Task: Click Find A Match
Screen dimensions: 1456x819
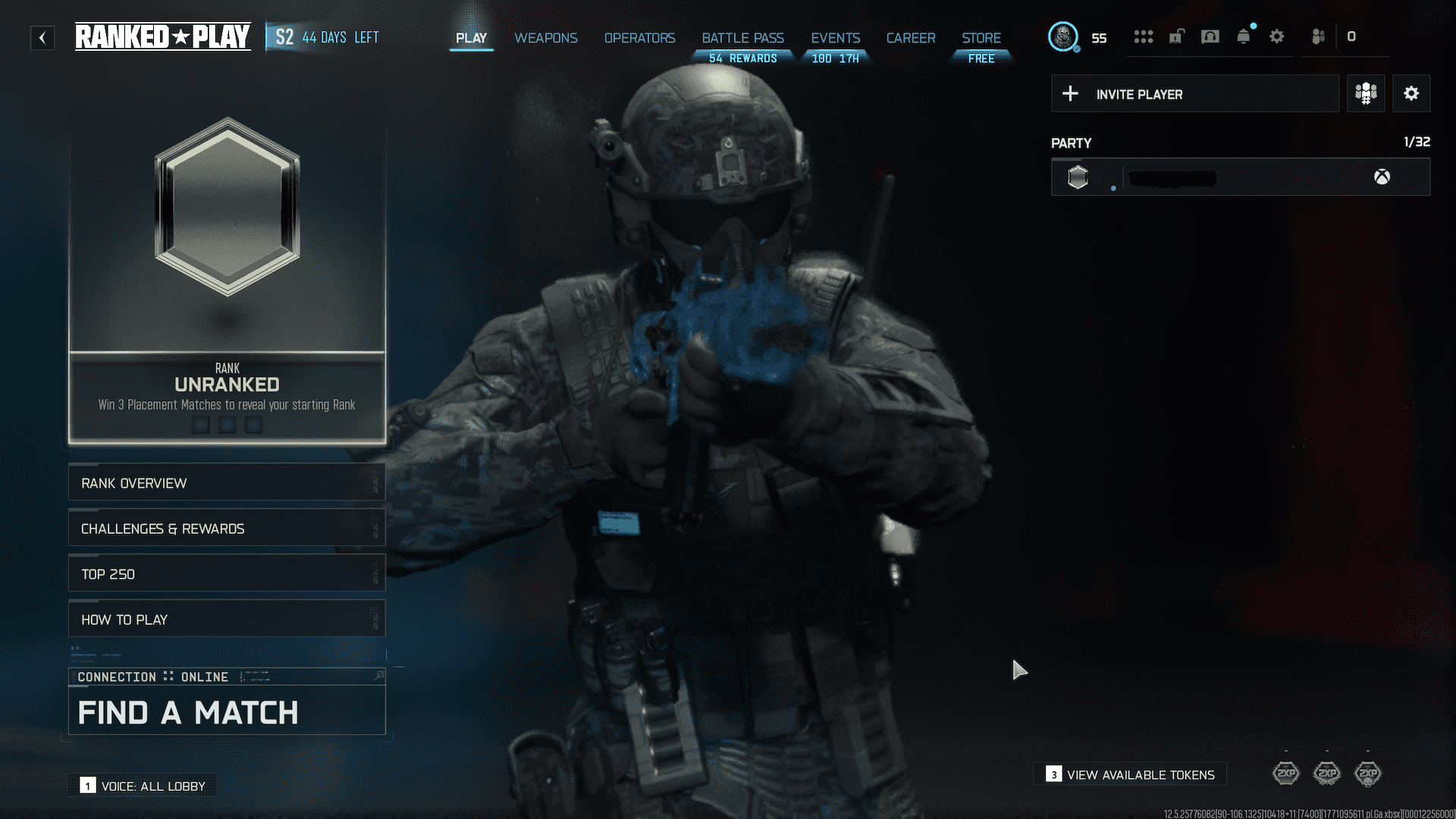Action: (188, 712)
